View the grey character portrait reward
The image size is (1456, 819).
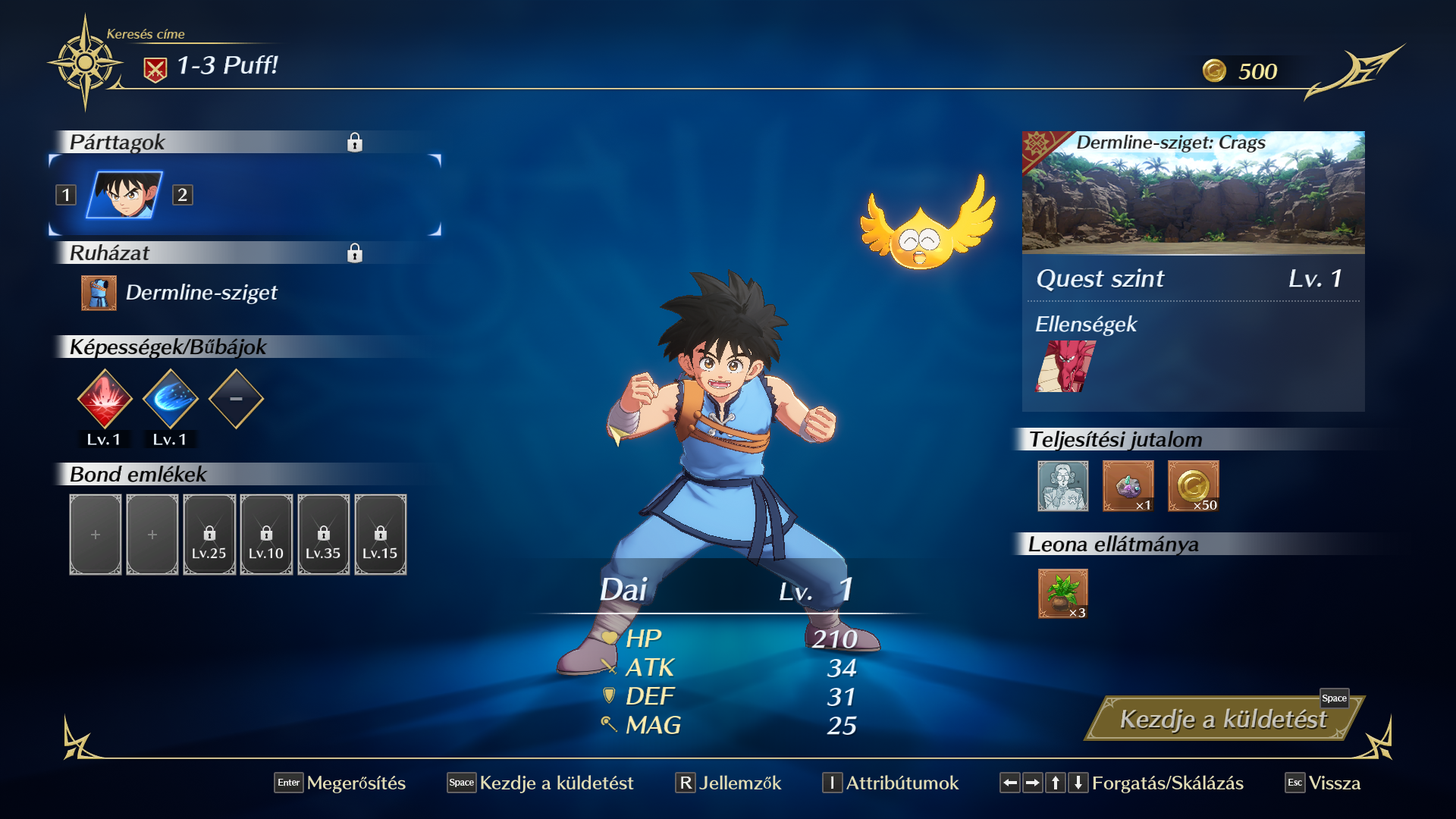point(1062,486)
